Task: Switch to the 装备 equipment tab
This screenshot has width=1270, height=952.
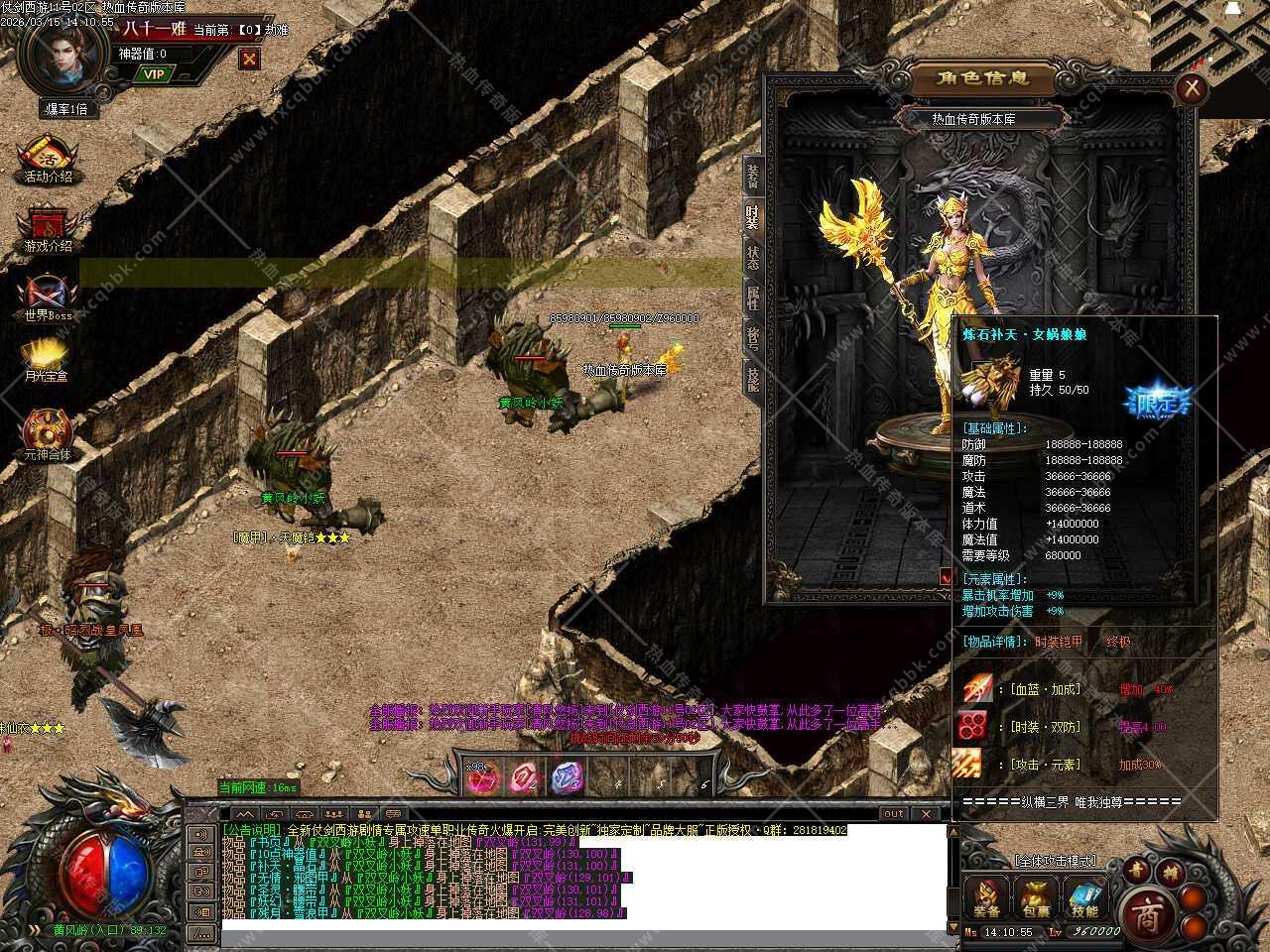Action: coord(753,176)
